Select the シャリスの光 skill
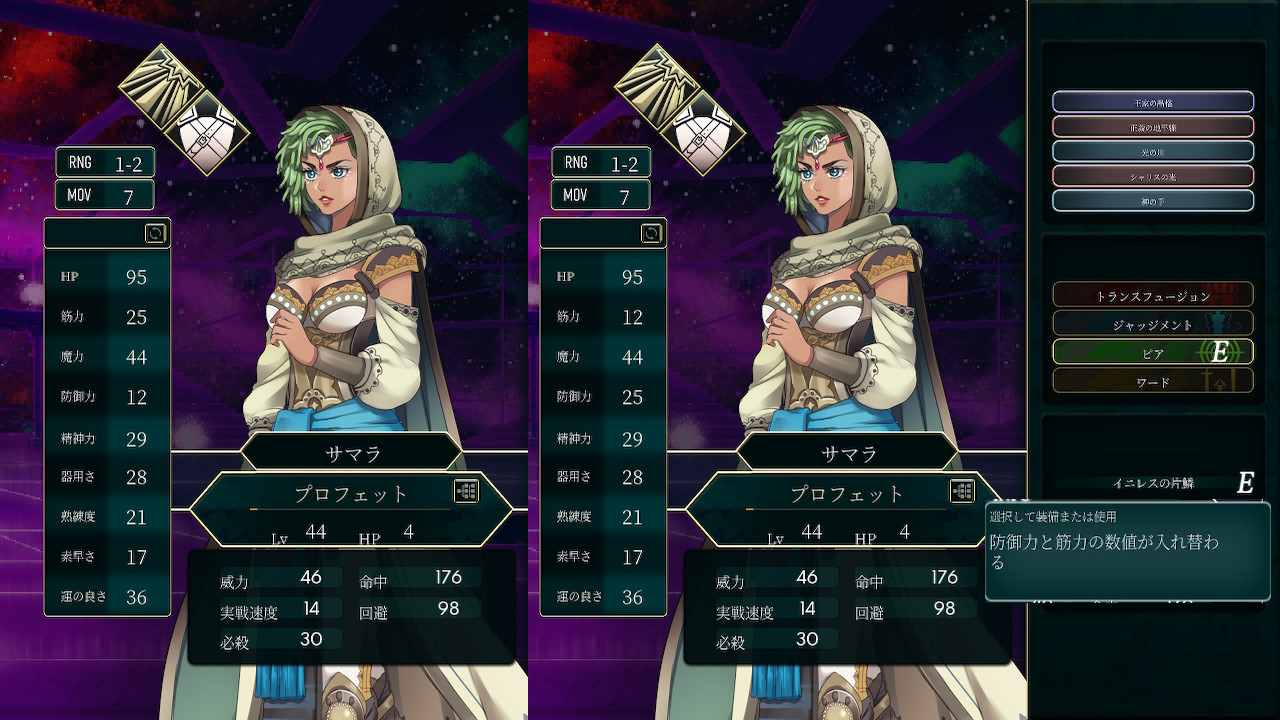1280x720 pixels. [x=1152, y=176]
